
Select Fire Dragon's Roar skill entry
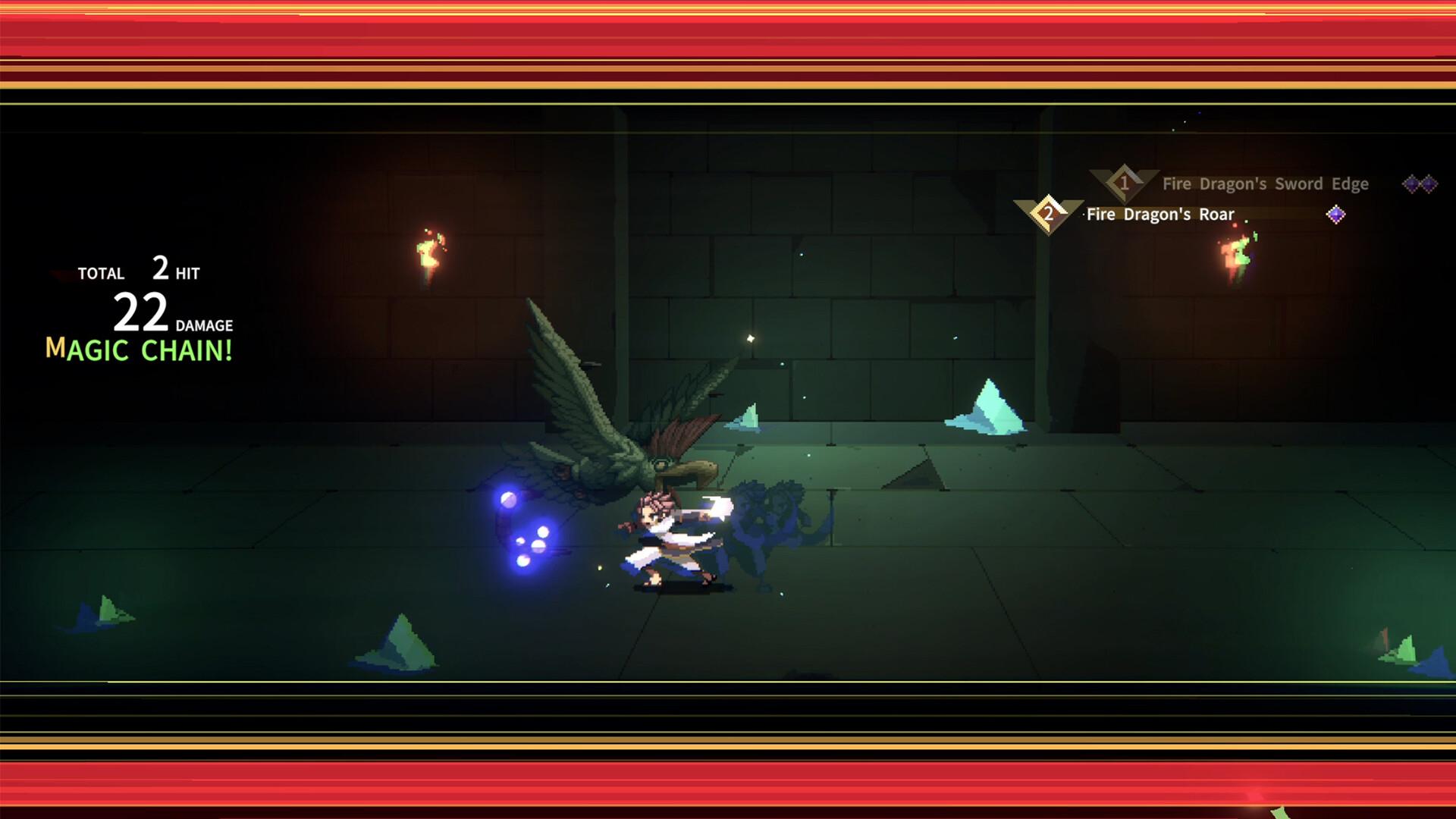tap(1160, 215)
